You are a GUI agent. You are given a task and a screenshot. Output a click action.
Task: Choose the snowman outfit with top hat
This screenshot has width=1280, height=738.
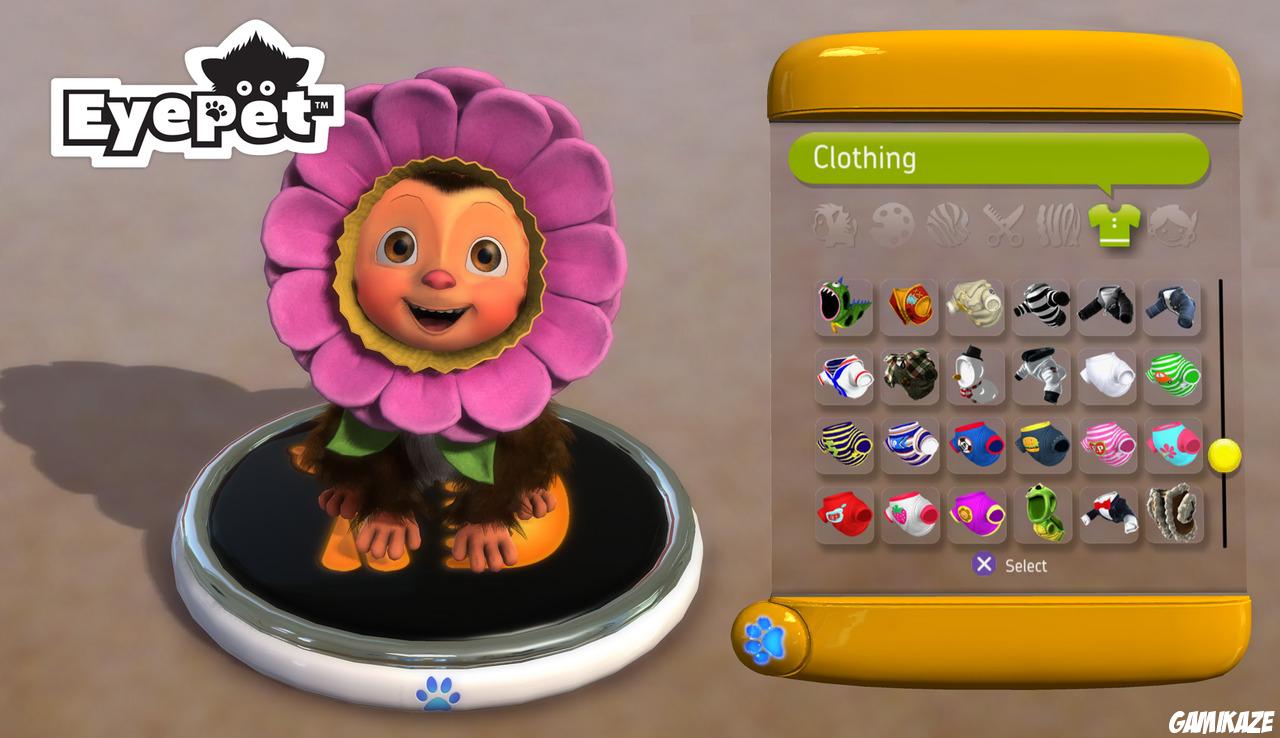(977, 376)
